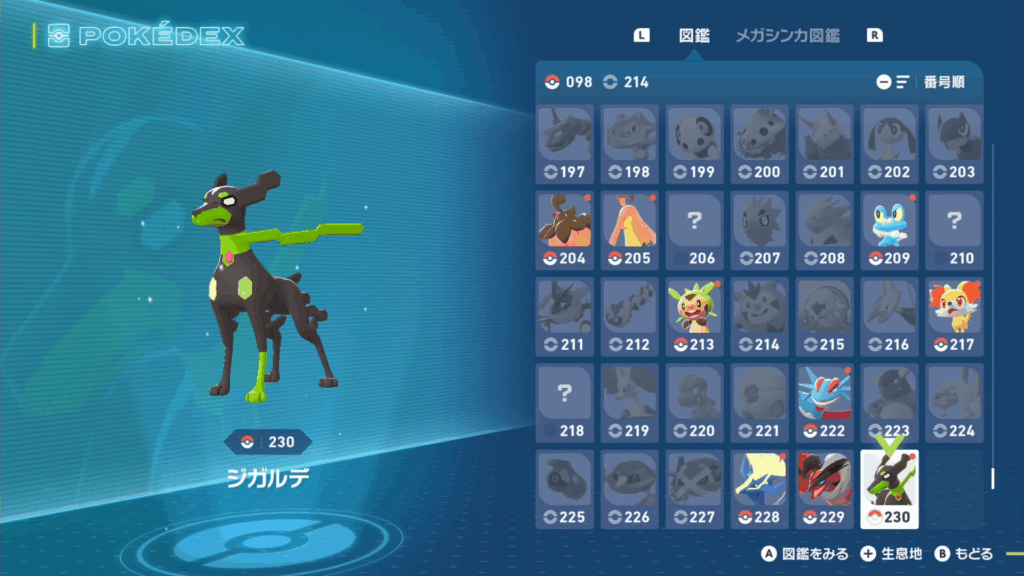
Task: Choose the silhouette entry numbered 203
Action: coord(954,145)
